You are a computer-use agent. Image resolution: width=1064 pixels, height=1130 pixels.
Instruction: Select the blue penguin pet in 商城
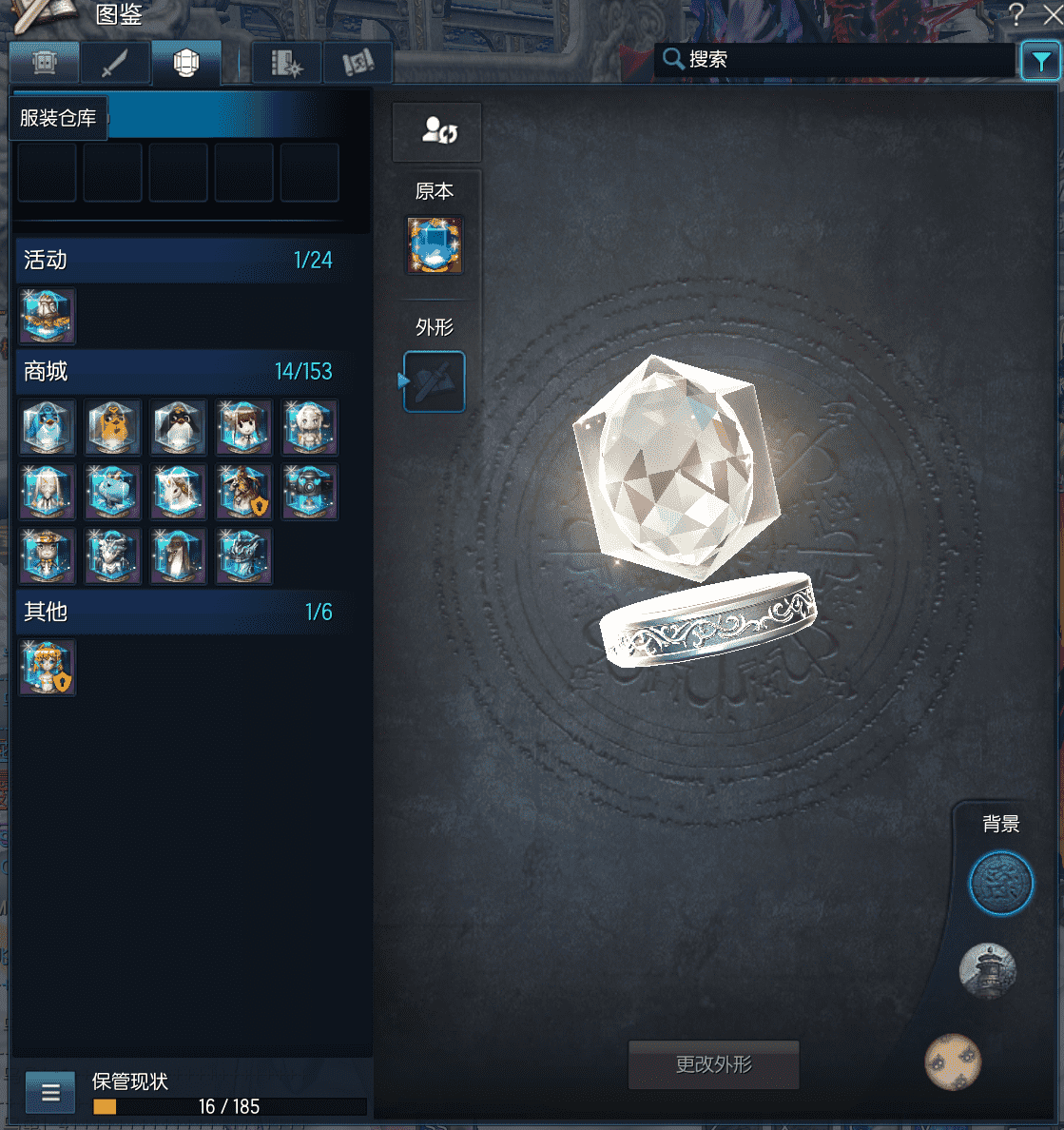coord(48,427)
